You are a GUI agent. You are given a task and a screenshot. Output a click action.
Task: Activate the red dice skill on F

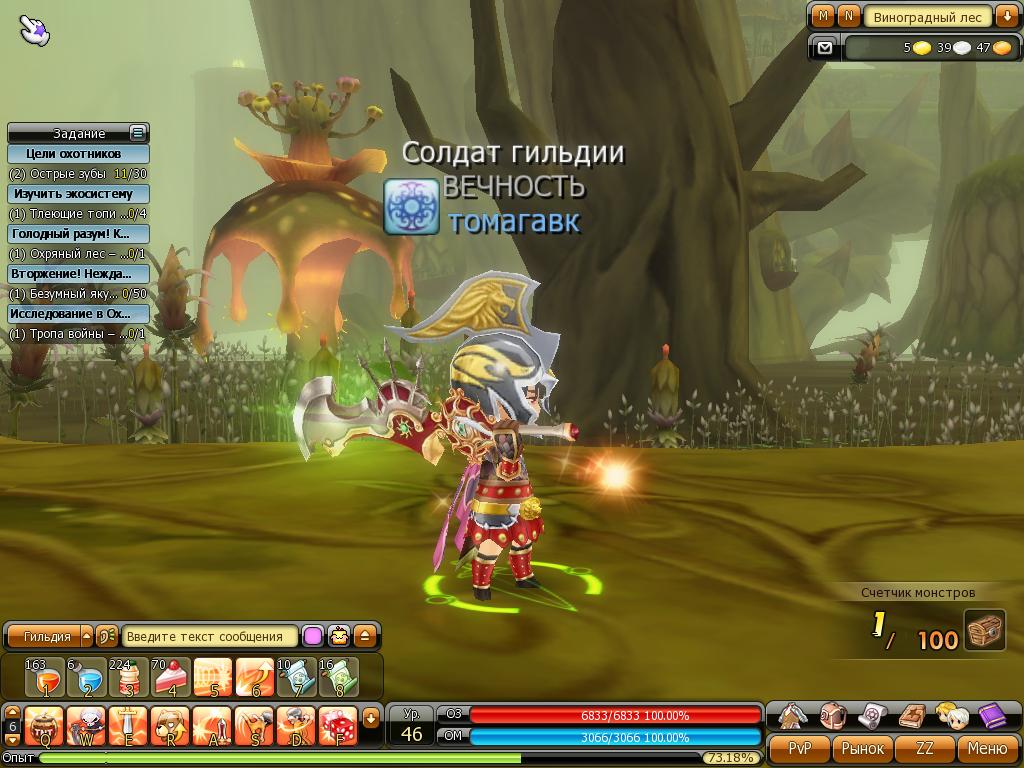pos(339,724)
